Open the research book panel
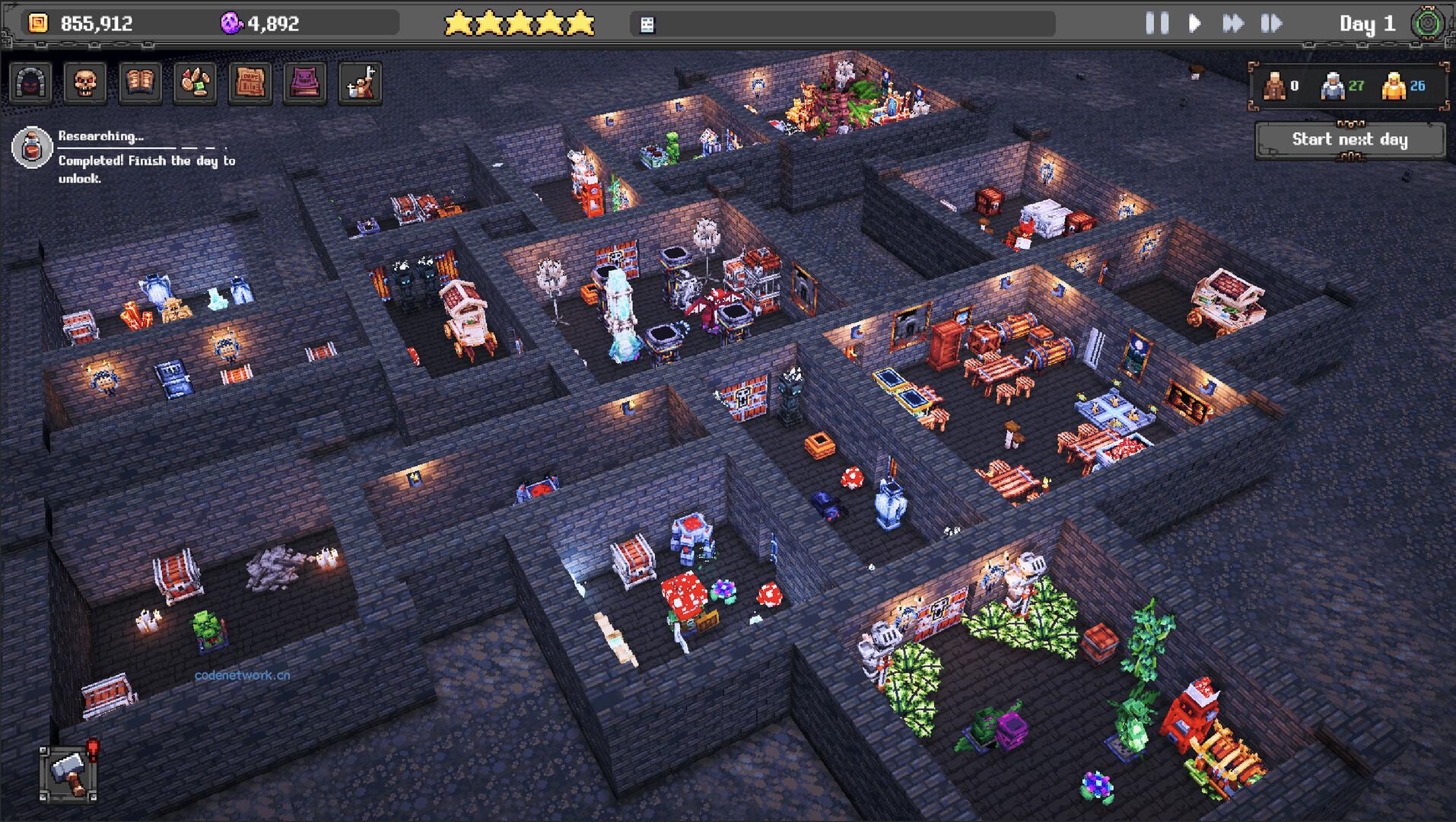Viewport: 1456px width, 822px height. (140, 82)
